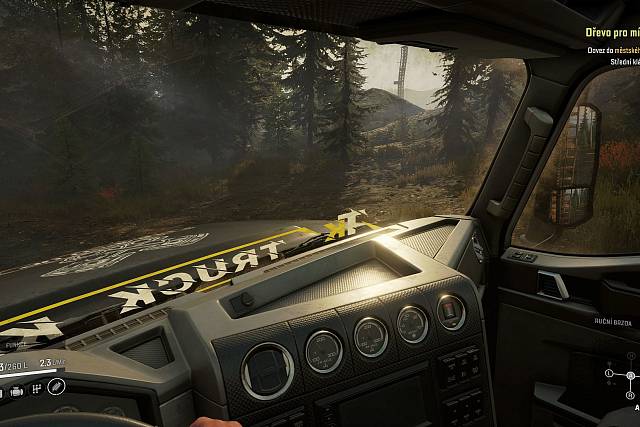Viewport: 640px width, 427px height.
Task: Choose the R reverse gear node
Action: (631, 393)
